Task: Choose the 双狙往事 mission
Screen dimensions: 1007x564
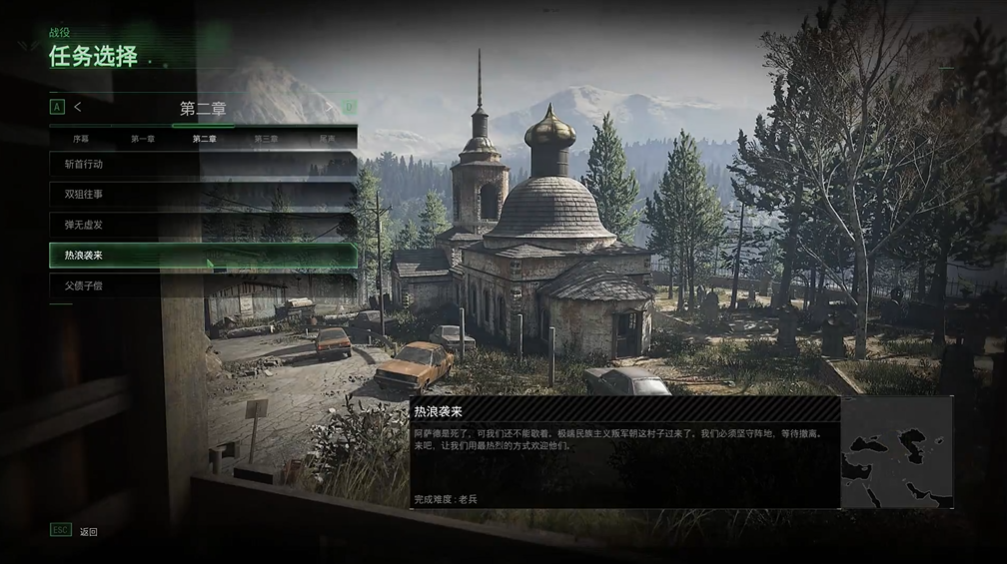Action: point(203,194)
